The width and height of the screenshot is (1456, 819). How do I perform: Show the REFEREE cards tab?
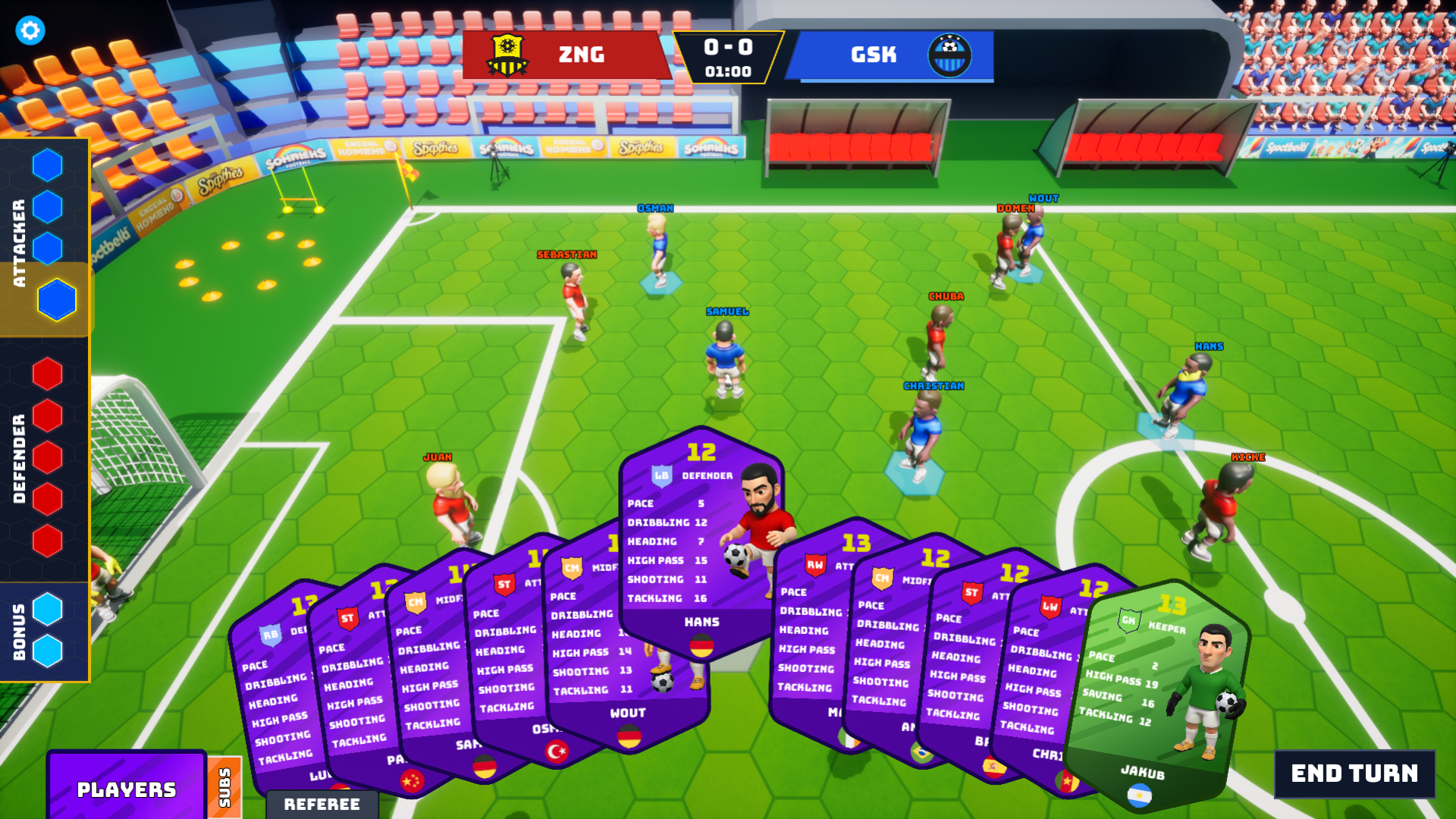tap(322, 804)
